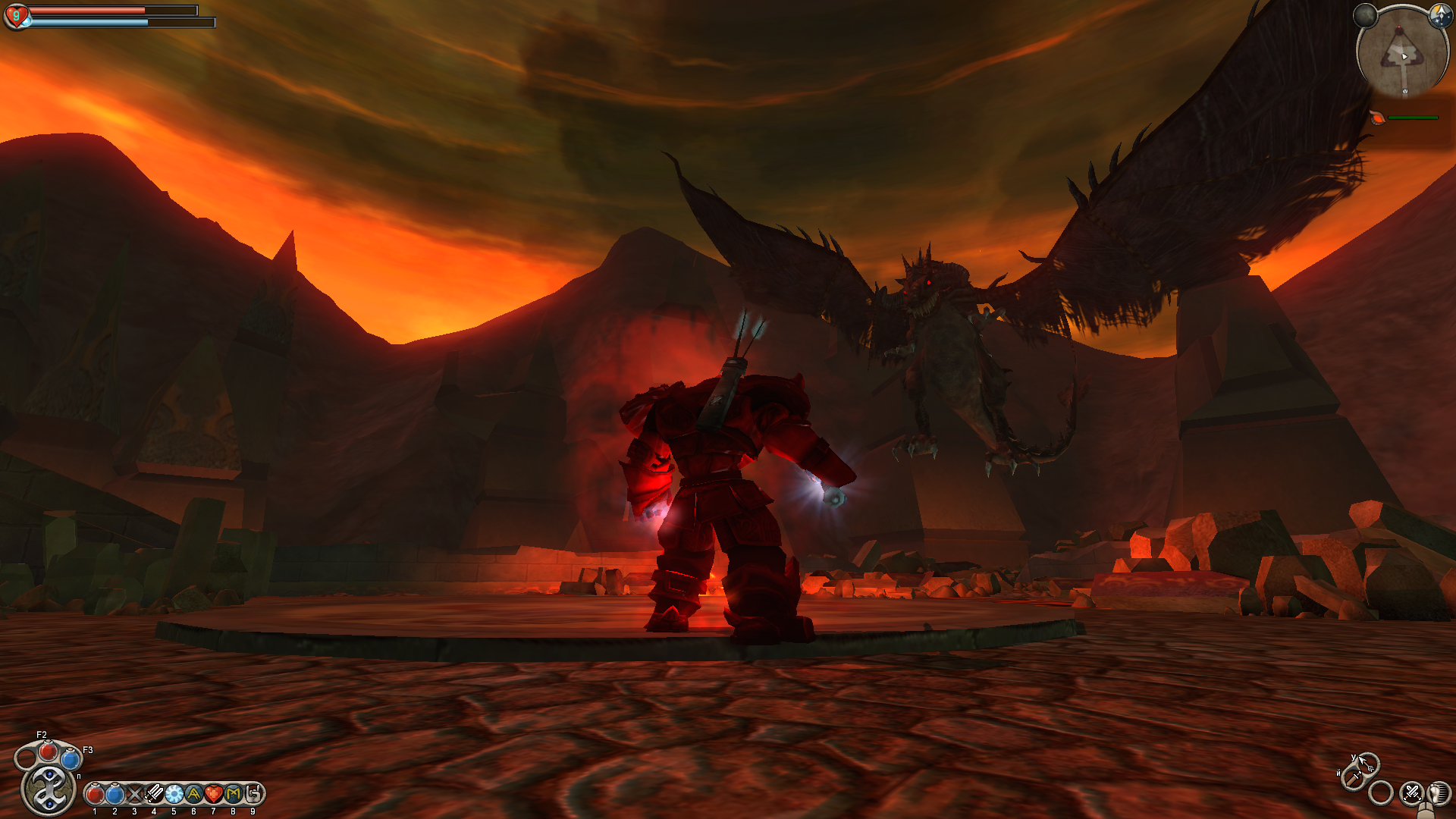Select the crossed-out X hotbar slot
This screenshot has height=819, width=1456.
tap(134, 794)
